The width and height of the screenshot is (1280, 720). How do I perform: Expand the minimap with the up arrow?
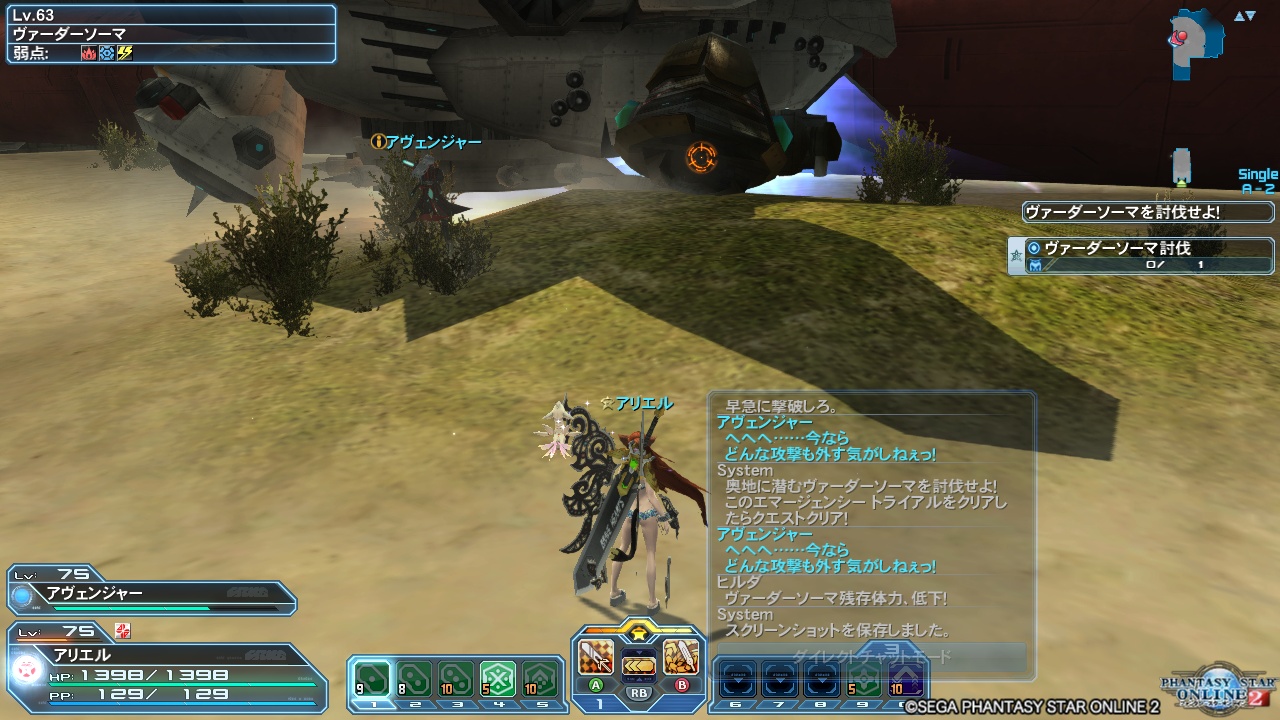pyautogui.click(x=1238, y=14)
